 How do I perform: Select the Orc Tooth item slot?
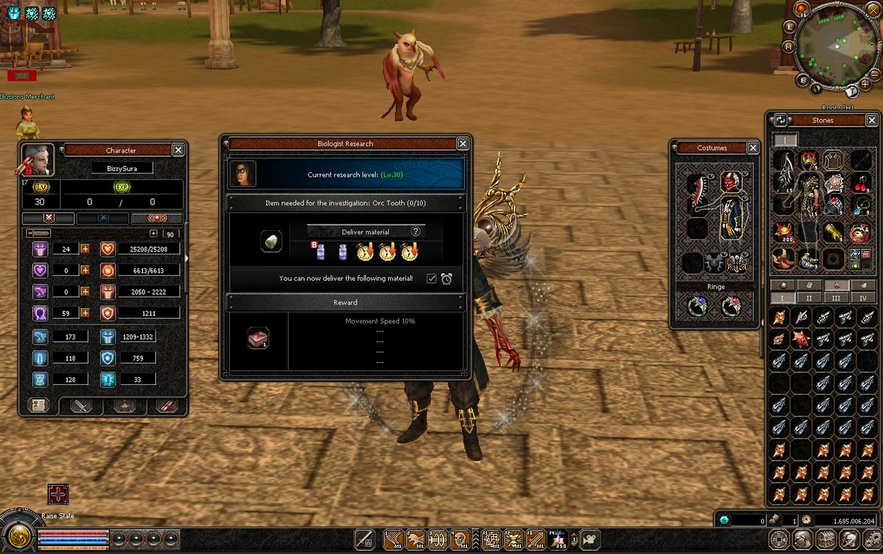pyautogui.click(x=269, y=242)
